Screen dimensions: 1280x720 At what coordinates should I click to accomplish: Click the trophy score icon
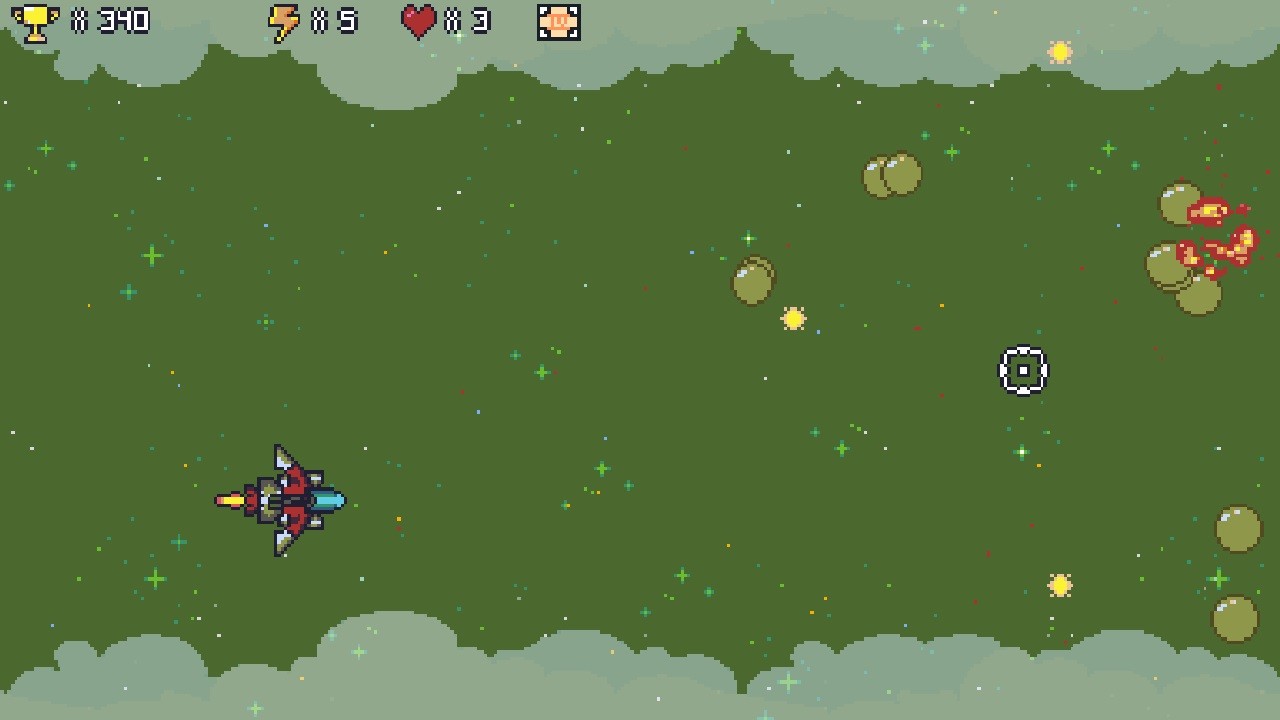[35, 20]
